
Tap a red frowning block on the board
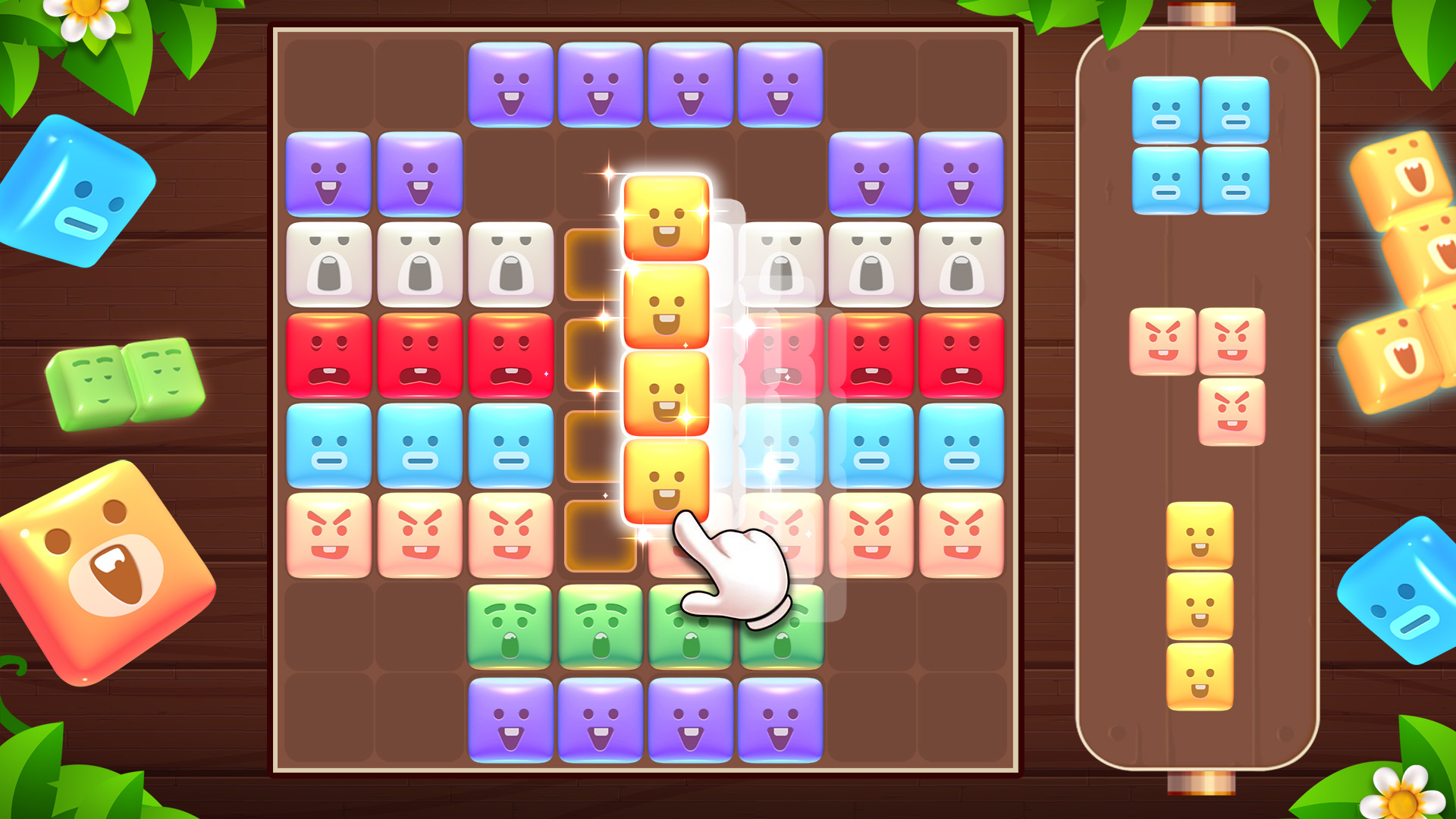(x=329, y=353)
